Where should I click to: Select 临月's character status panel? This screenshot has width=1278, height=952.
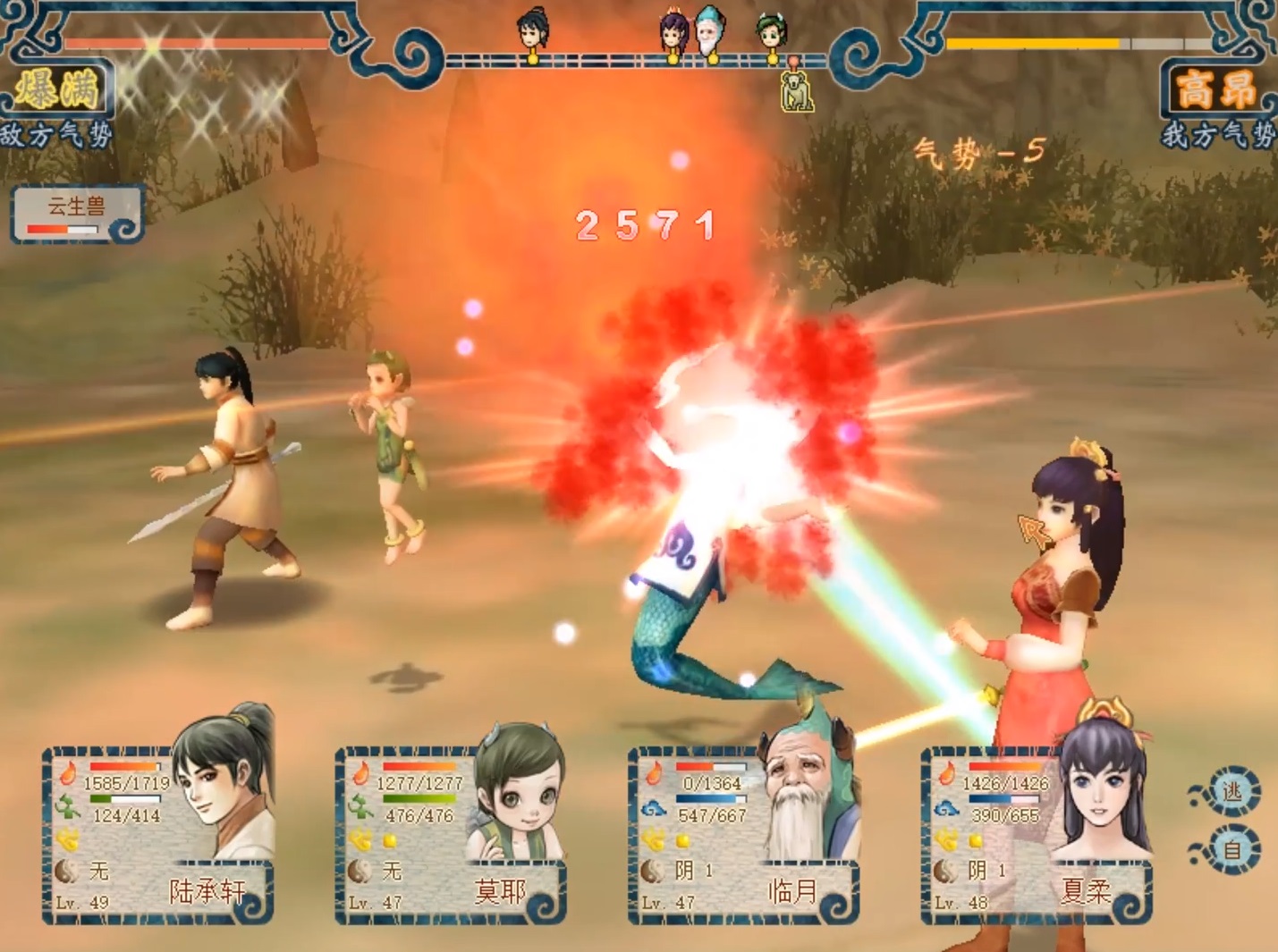[744, 833]
